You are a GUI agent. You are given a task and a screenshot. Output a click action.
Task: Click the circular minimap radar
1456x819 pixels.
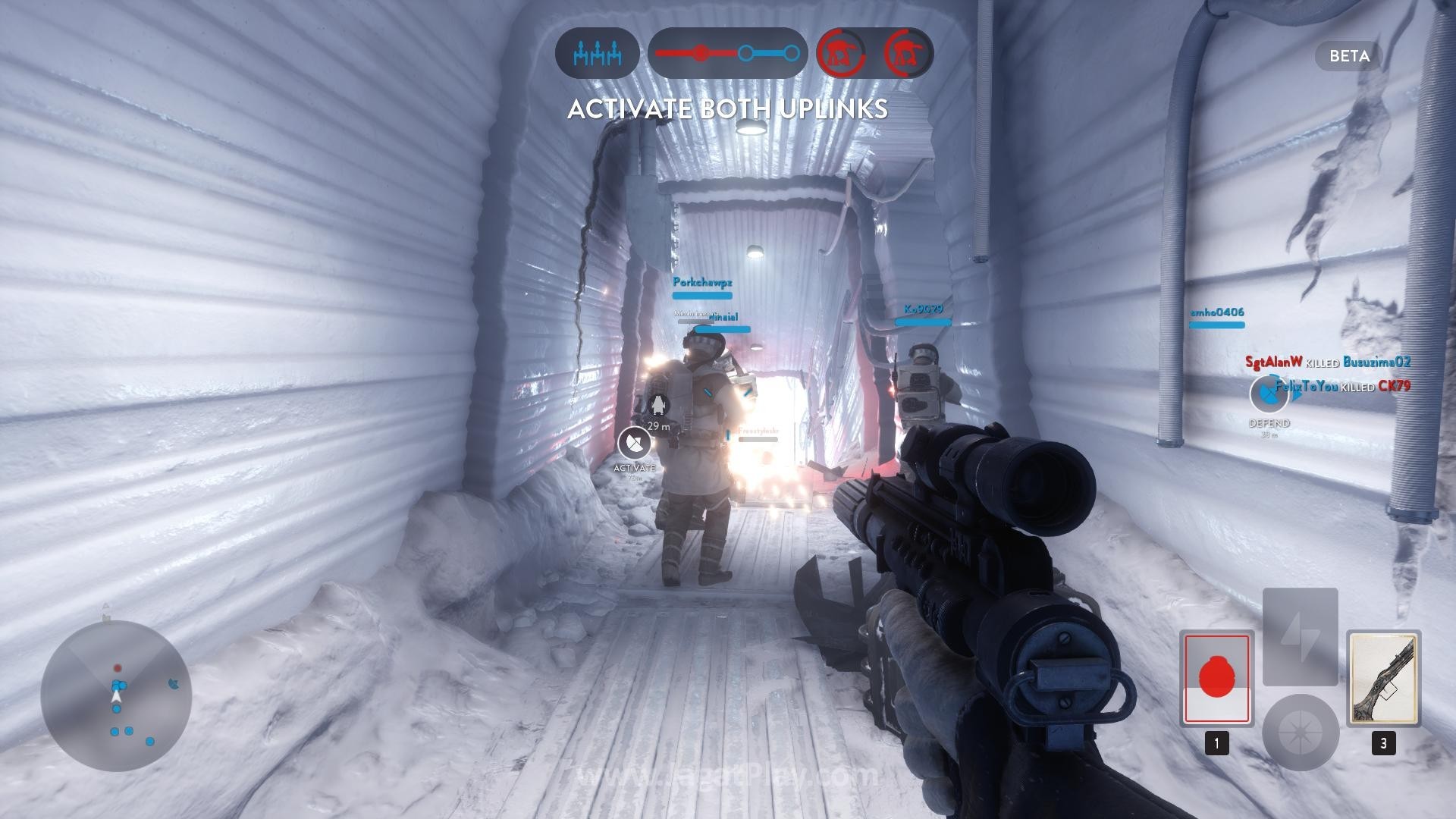[116, 695]
